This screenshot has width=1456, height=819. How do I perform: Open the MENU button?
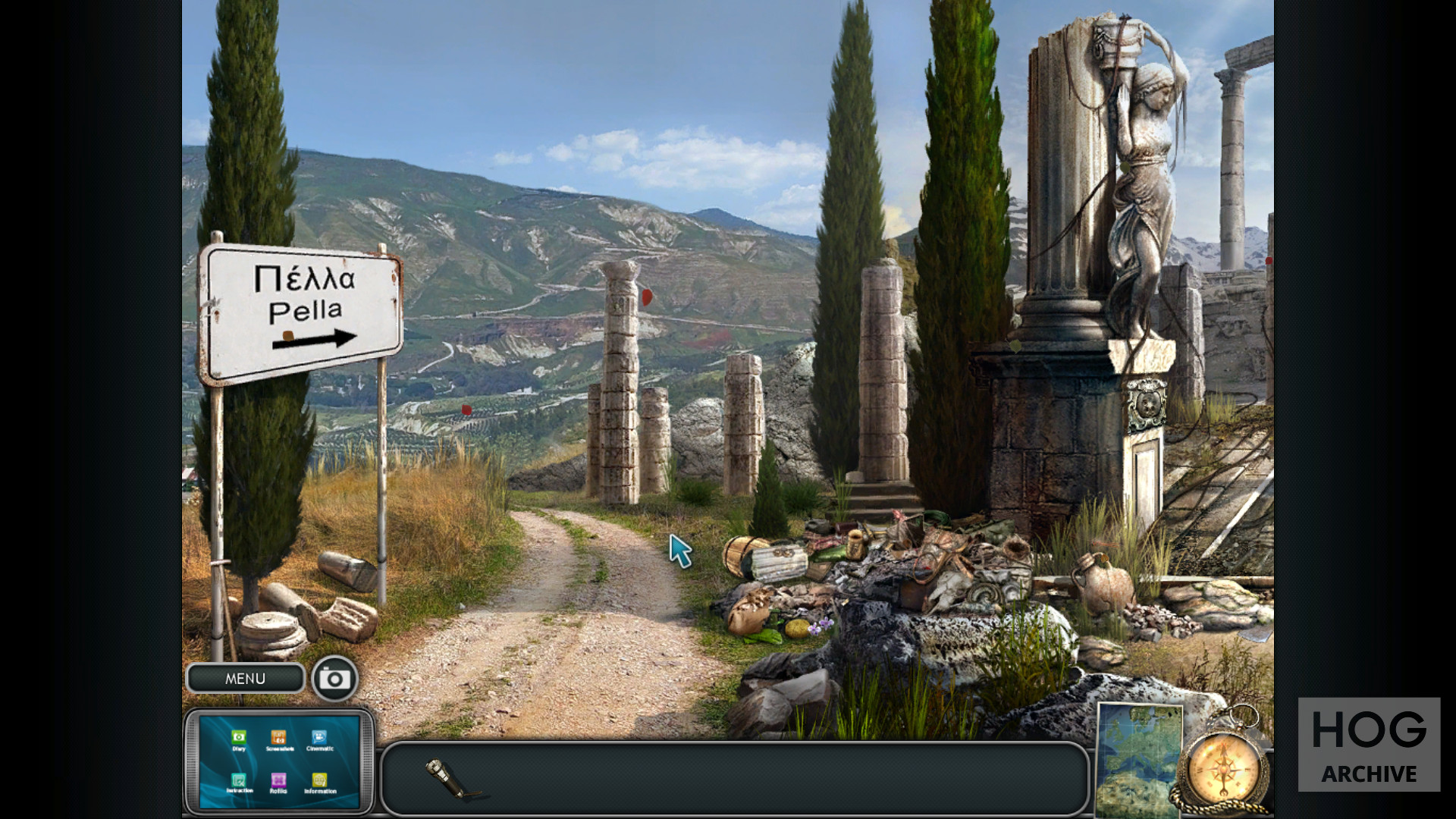245,679
